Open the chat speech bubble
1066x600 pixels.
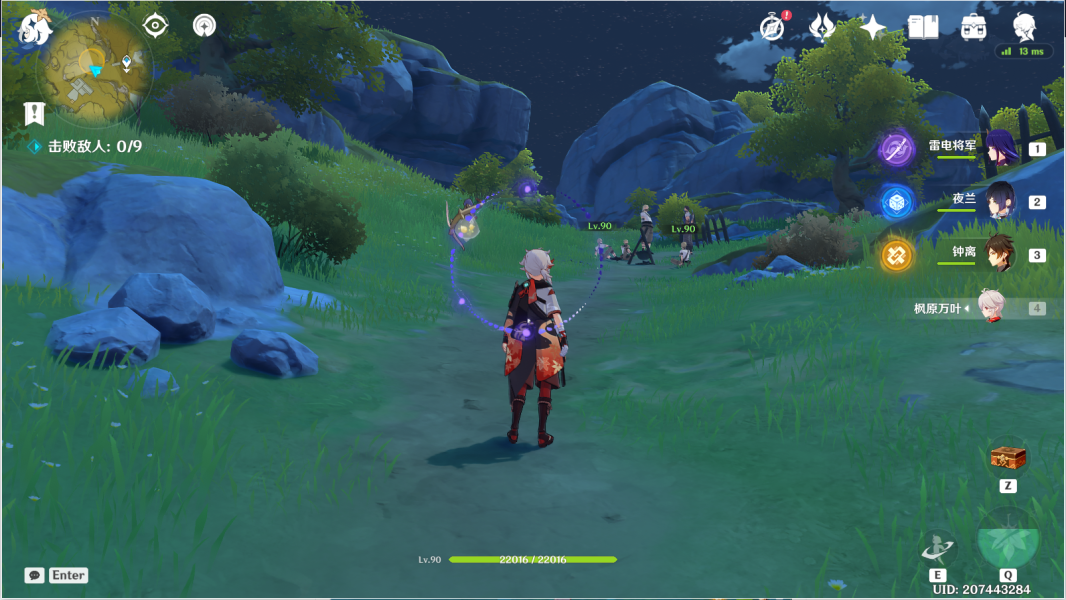(x=35, y=575)
